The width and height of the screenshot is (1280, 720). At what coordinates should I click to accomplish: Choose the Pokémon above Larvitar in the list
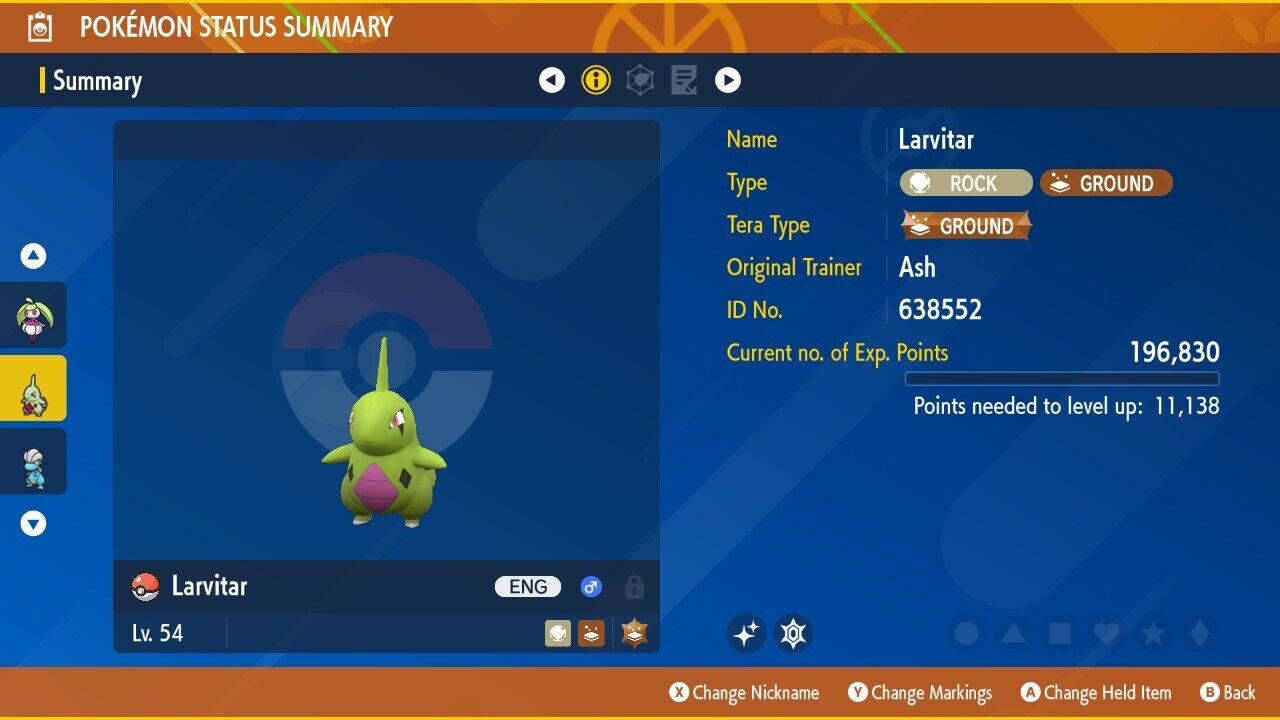coord(33,316)
